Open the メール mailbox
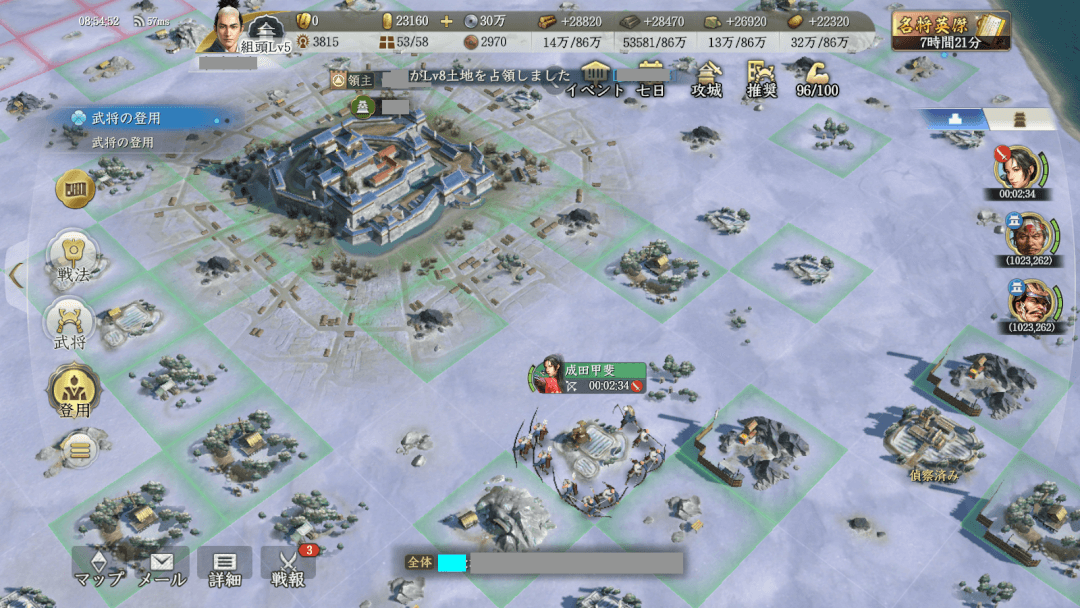The width and height of the screenshot is (1080, 608). (x=161, y=566)
